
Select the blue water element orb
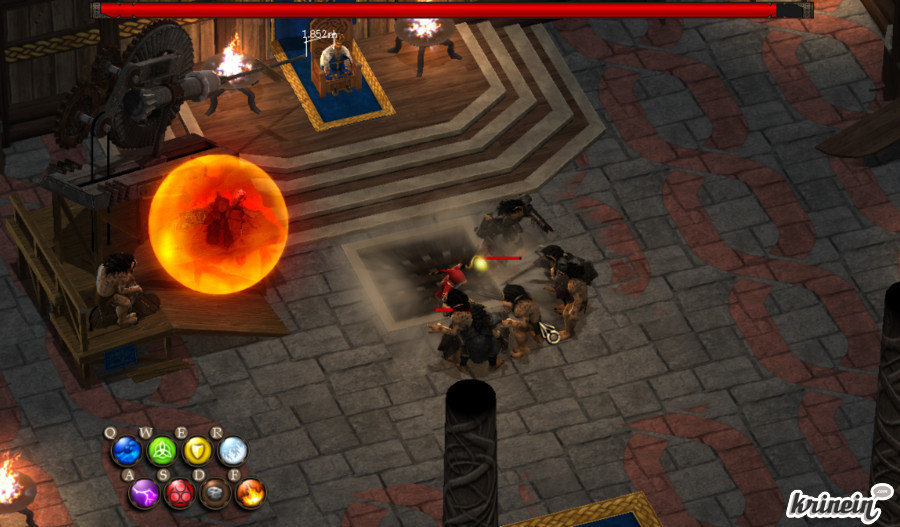coord(126,451)
